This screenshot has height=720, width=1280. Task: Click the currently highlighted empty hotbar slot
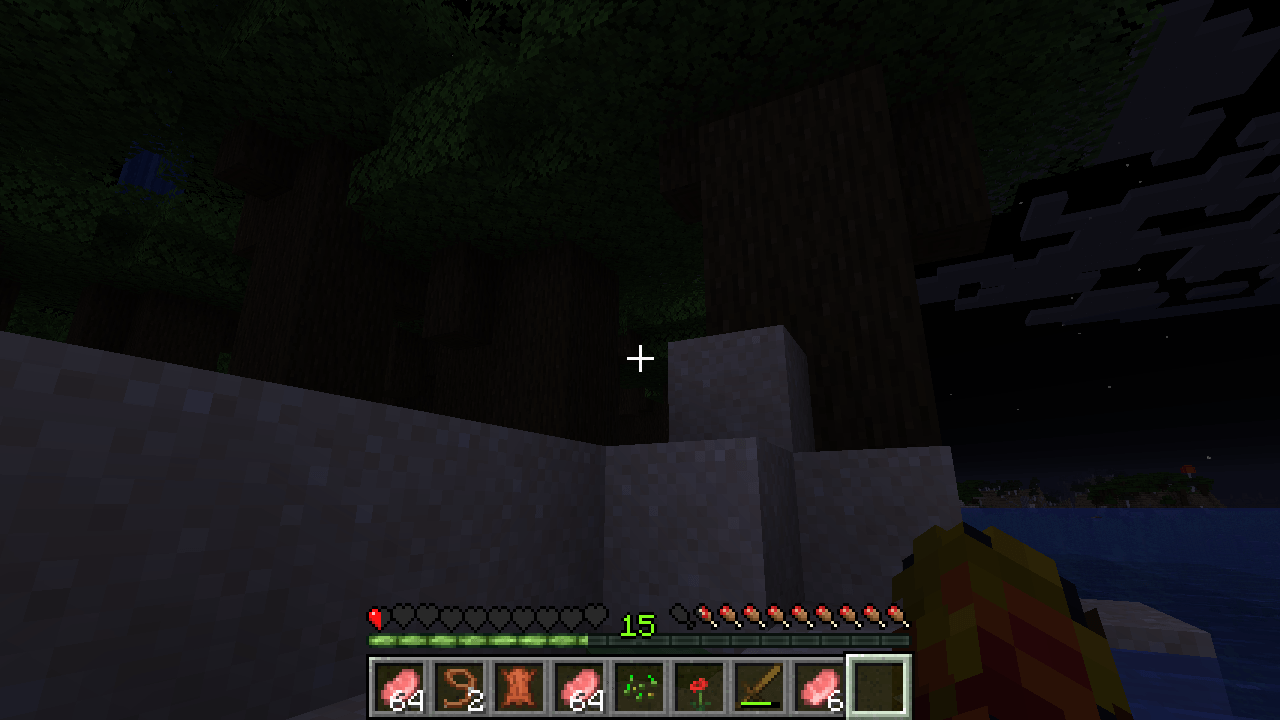click(x=878, y=684)
